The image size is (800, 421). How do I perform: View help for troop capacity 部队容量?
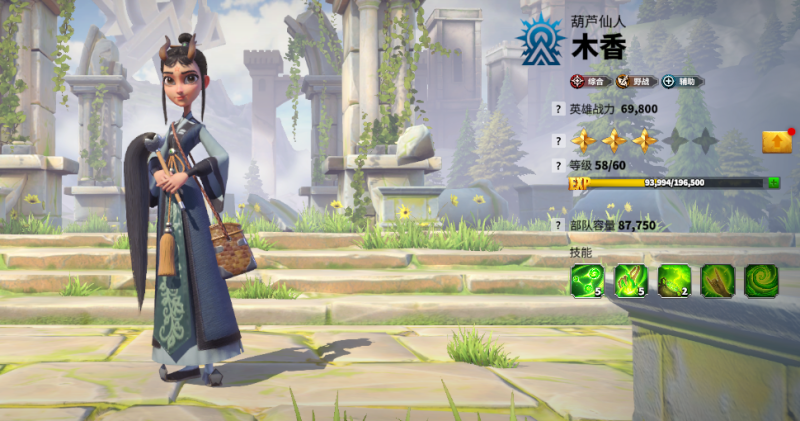pos(558,226)
